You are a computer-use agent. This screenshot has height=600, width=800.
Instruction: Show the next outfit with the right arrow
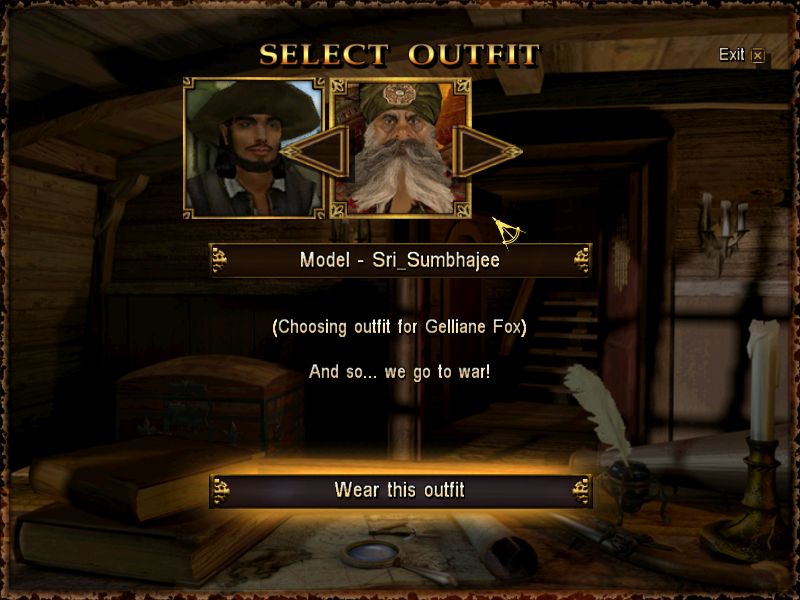click(x=484, y=152)
